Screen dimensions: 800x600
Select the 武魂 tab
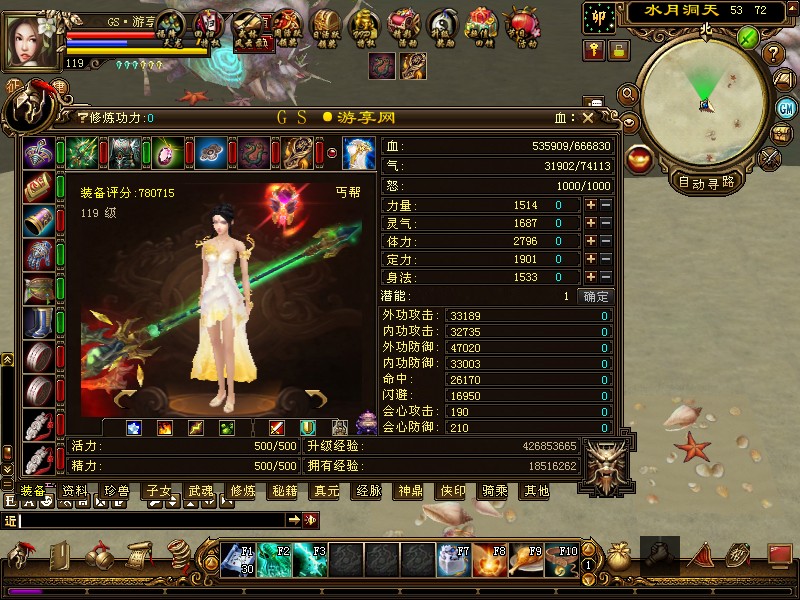(200, 491)
